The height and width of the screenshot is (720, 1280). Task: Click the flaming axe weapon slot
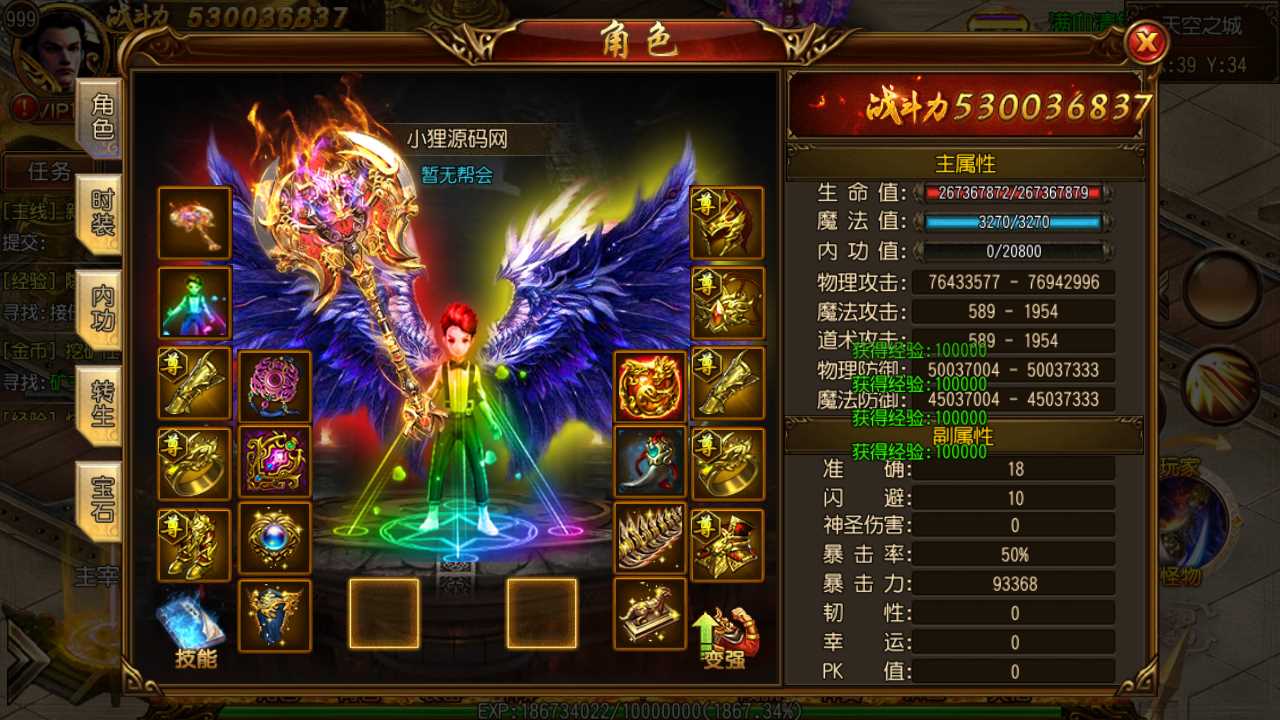[194, 222]
